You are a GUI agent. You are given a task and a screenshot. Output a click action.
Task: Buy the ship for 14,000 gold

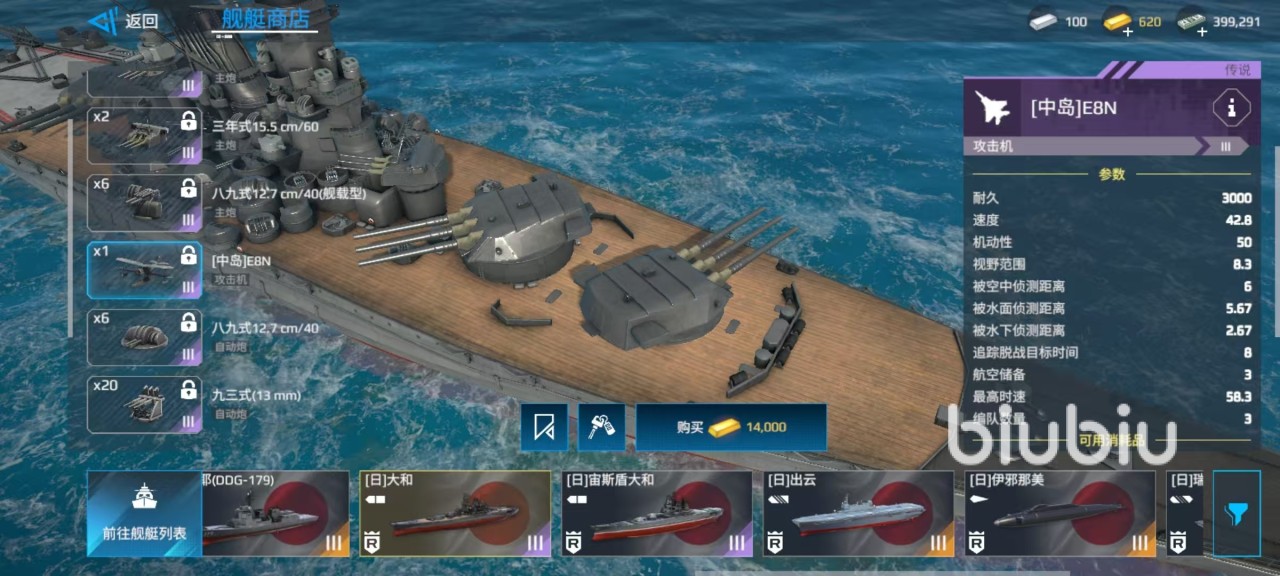(731, 427)
